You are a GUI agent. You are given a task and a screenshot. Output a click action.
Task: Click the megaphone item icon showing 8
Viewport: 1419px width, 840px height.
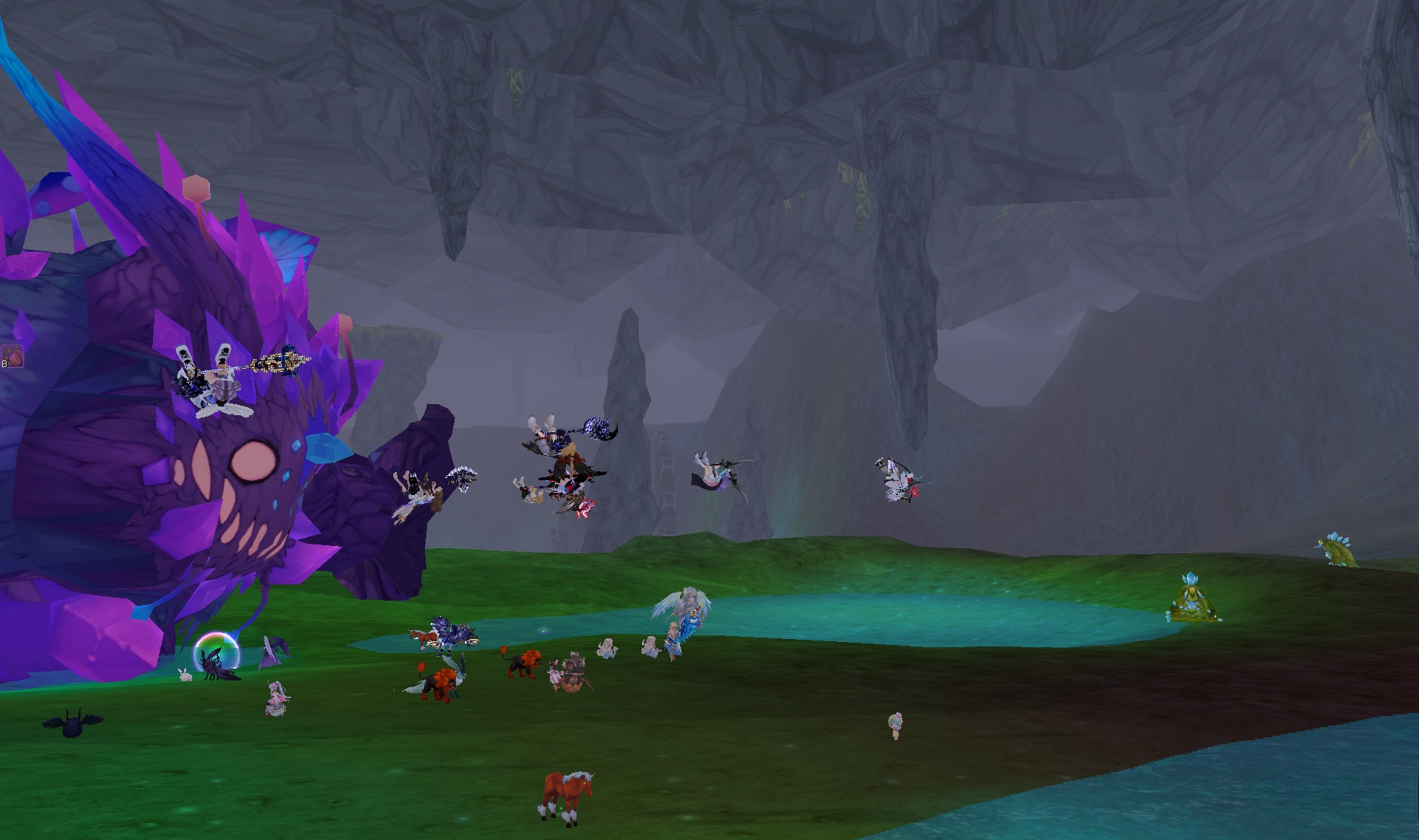(13, 356)
